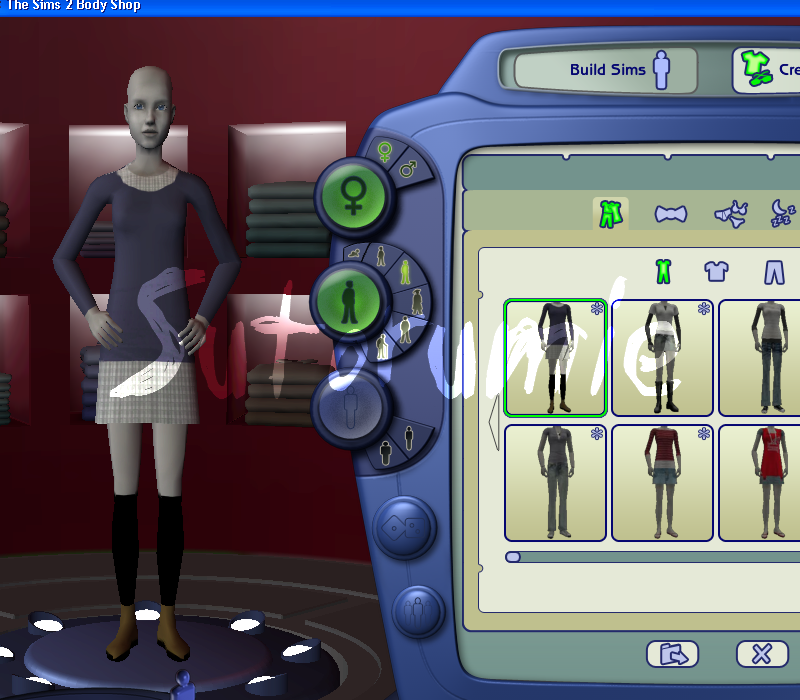Select the everyday clothing category tab
This screenshot has height=700, width=800.
pyautogui.click(x=610, y=213)
